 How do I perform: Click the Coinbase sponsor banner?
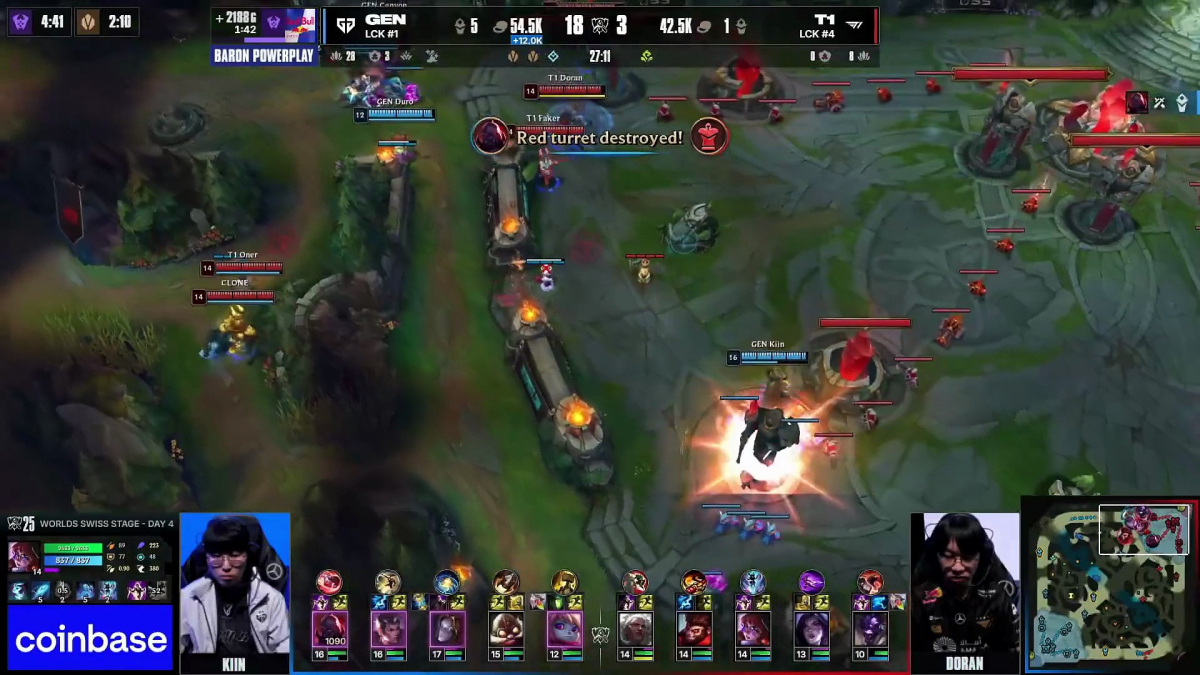tap(90, 638)
